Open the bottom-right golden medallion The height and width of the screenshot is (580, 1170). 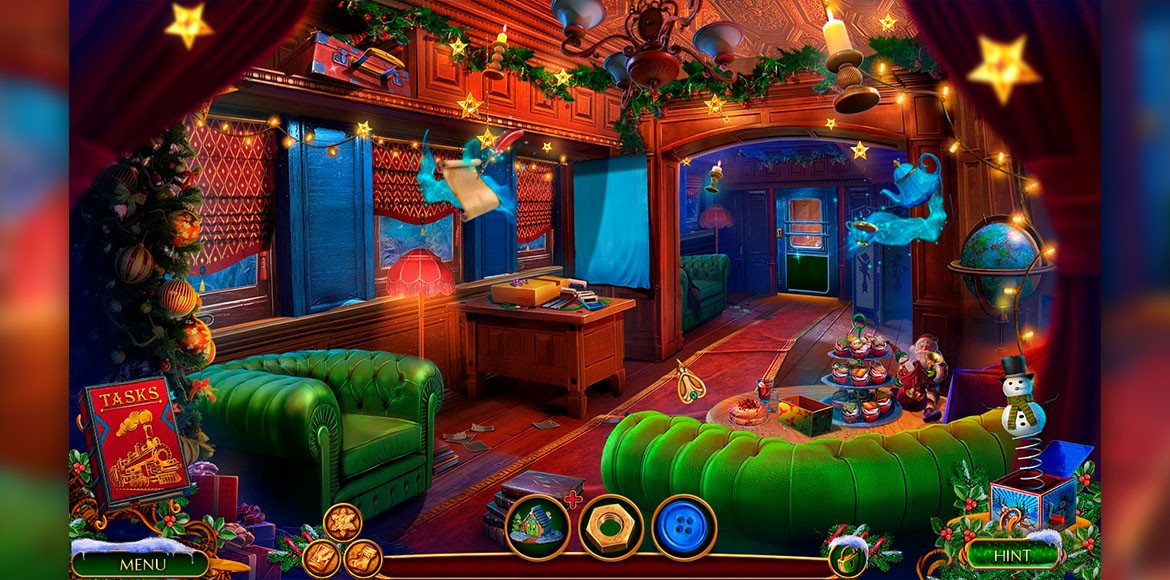pyautogui.click(x=362, y=558)
